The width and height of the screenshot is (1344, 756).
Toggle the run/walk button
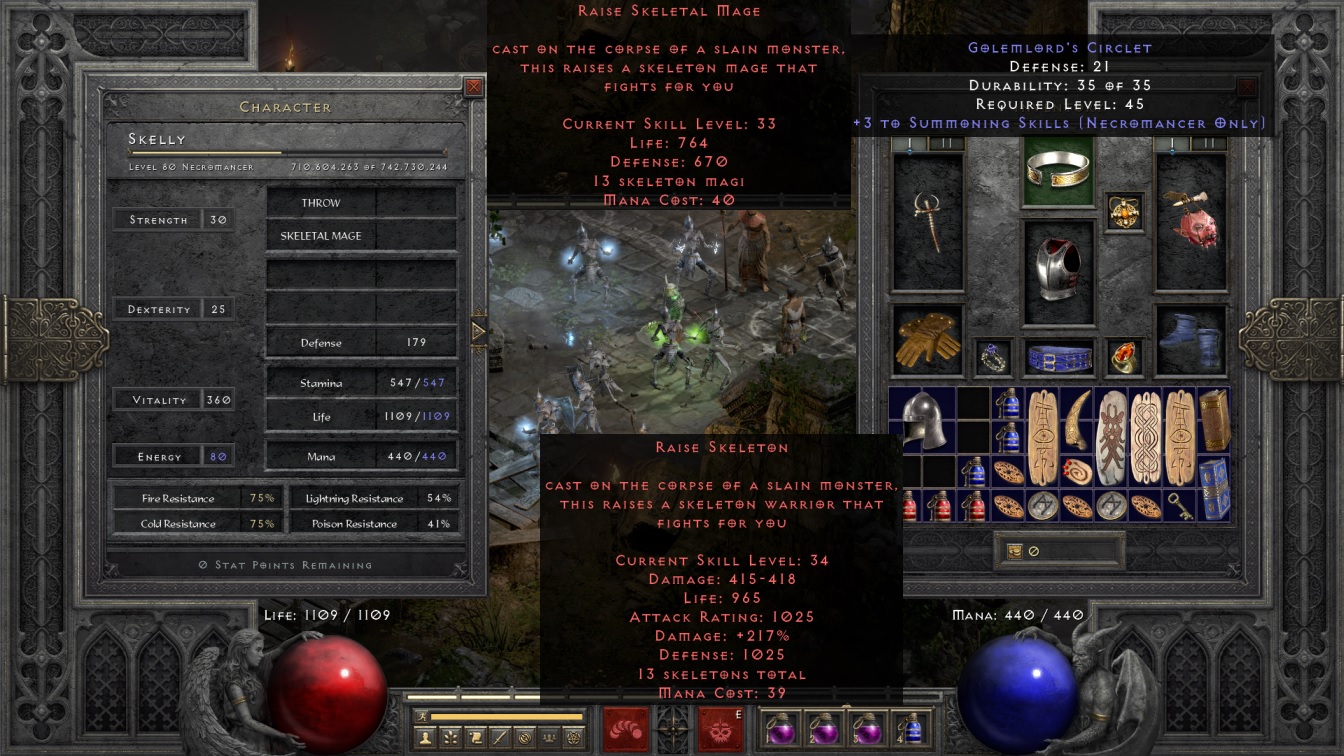click(422, 716)
